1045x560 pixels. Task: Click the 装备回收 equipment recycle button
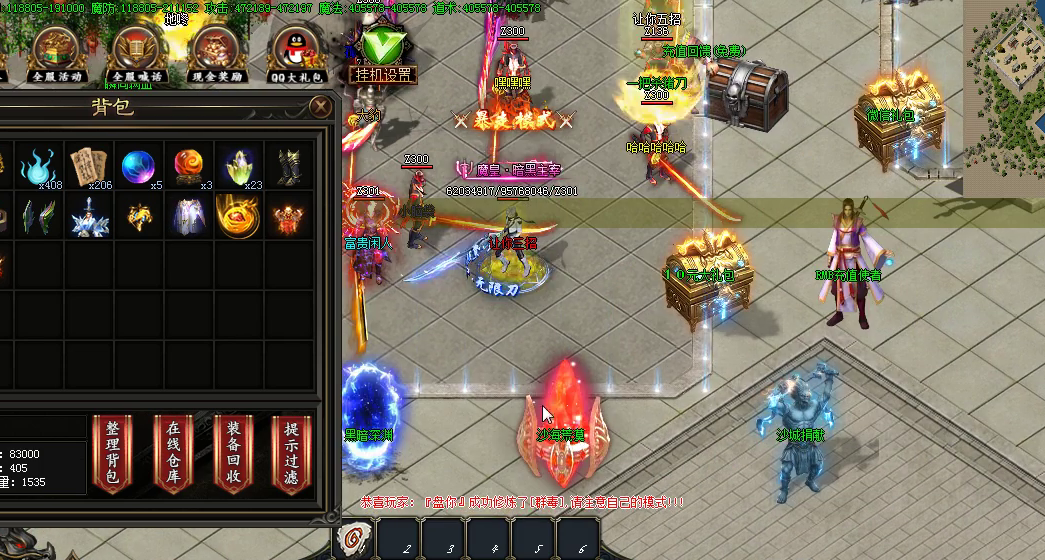[233, 453]
